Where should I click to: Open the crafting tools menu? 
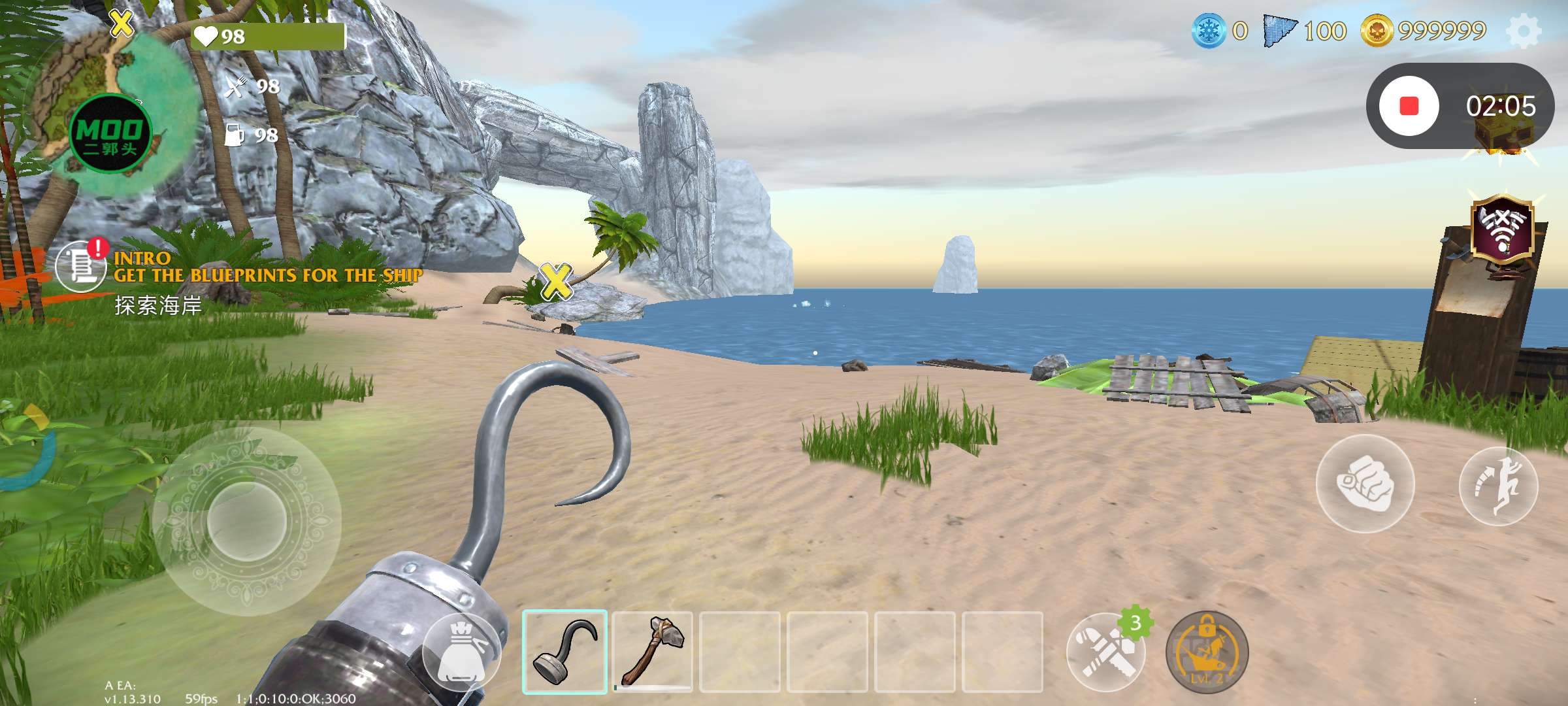coord(1105,652)
